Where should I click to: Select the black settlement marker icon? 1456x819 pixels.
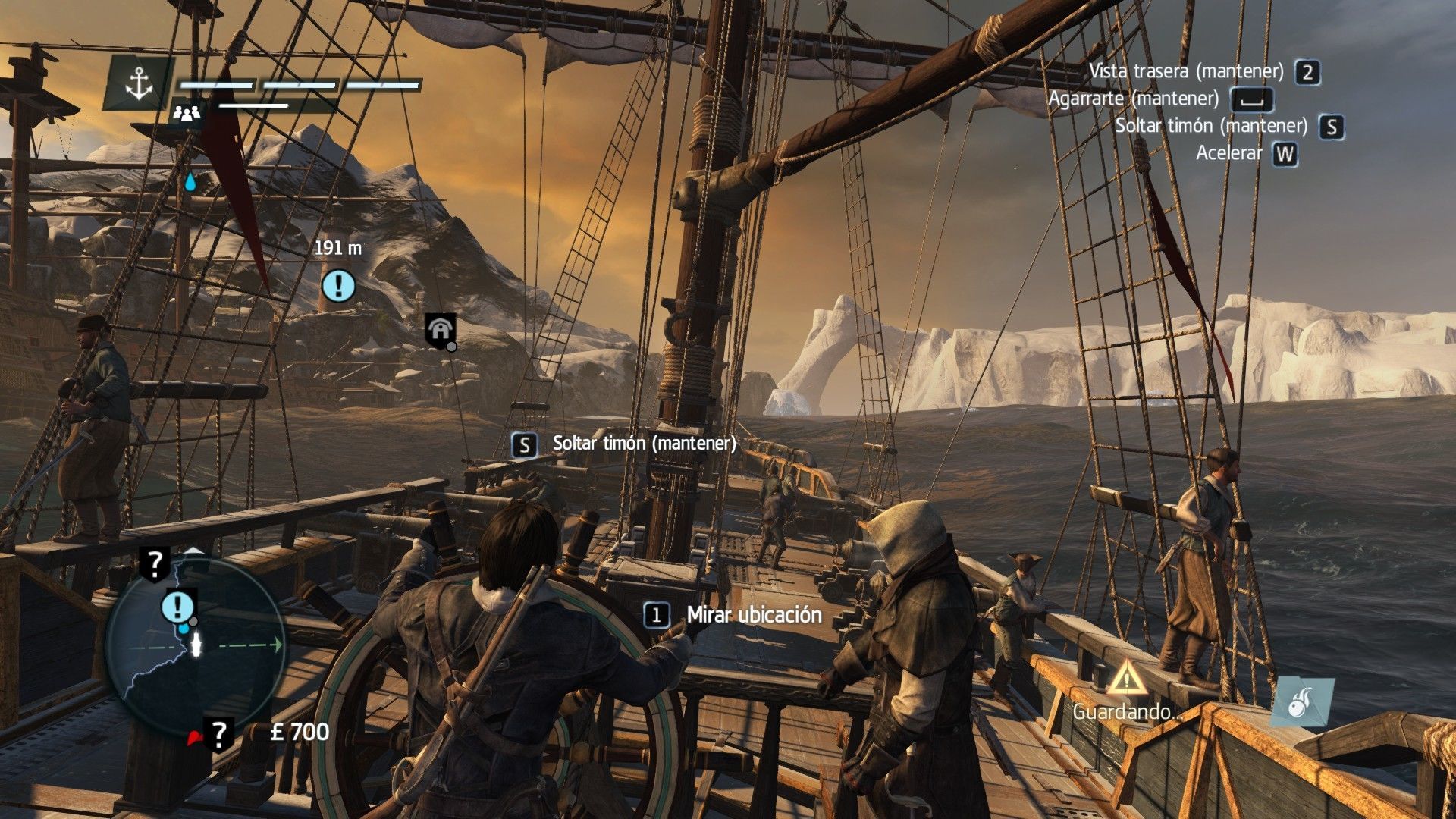[440, 330]
